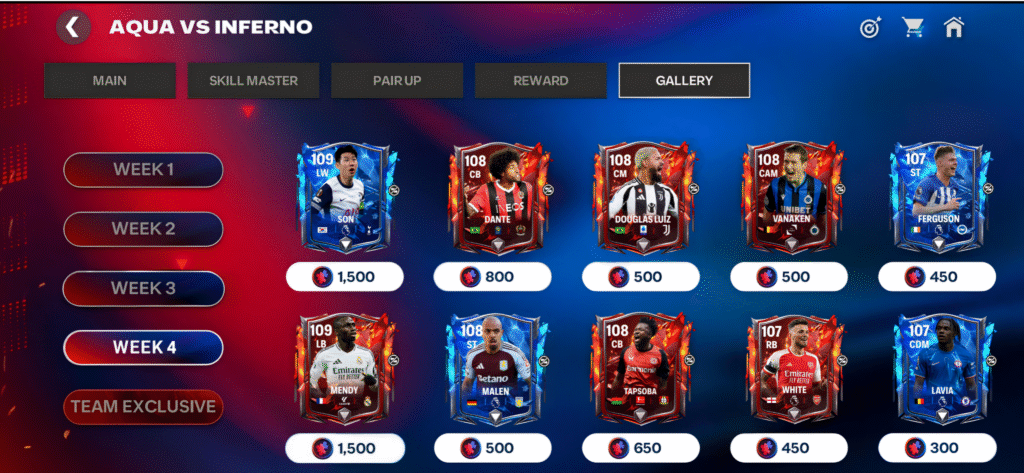Viewport: 1024px width, 473px height.
Task: Open the target objectives icon
Action: tap(870, 28)
